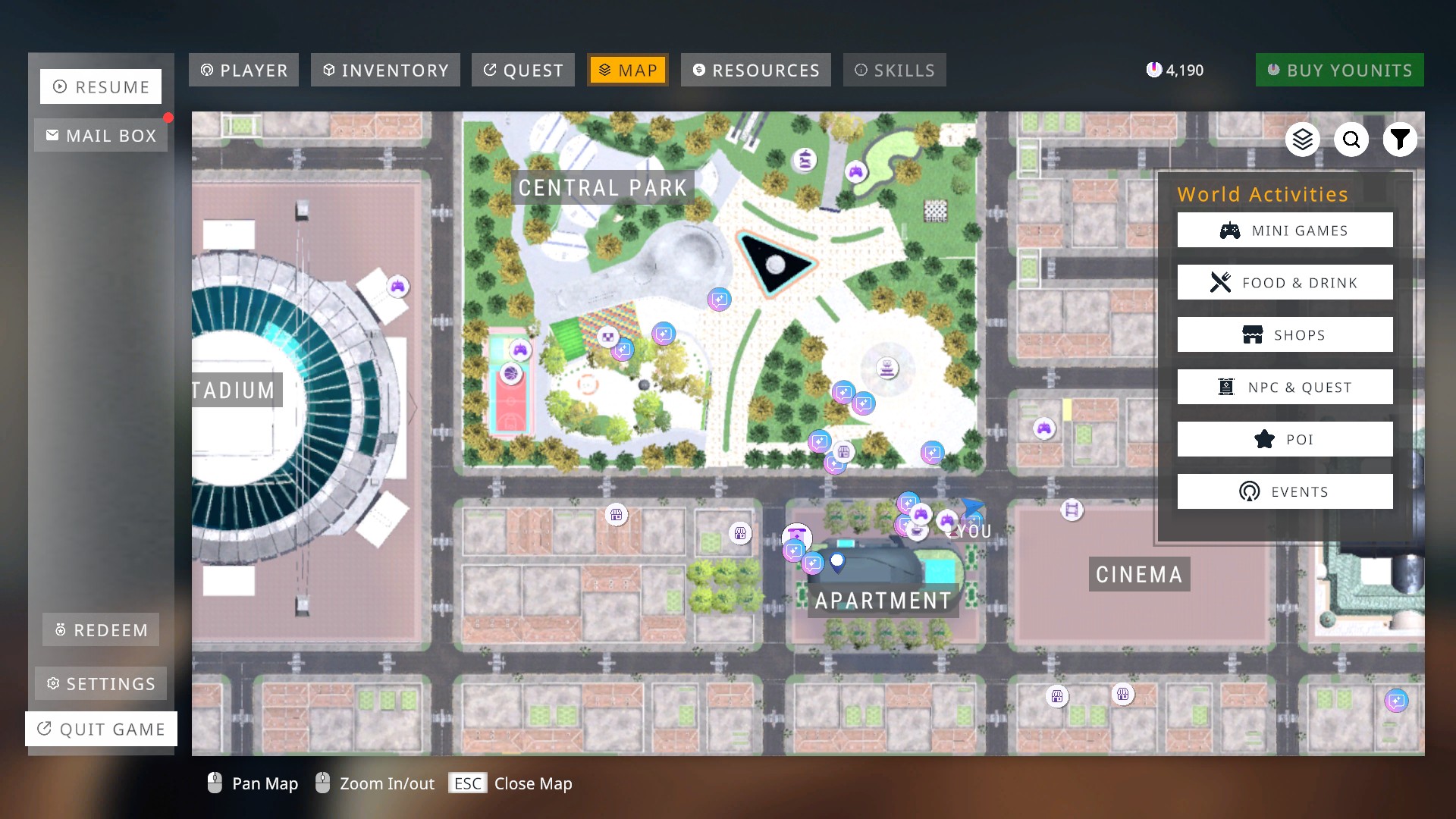Click the carousel ride marker in Central Park
1456x819 pixels.
[804, 160]
